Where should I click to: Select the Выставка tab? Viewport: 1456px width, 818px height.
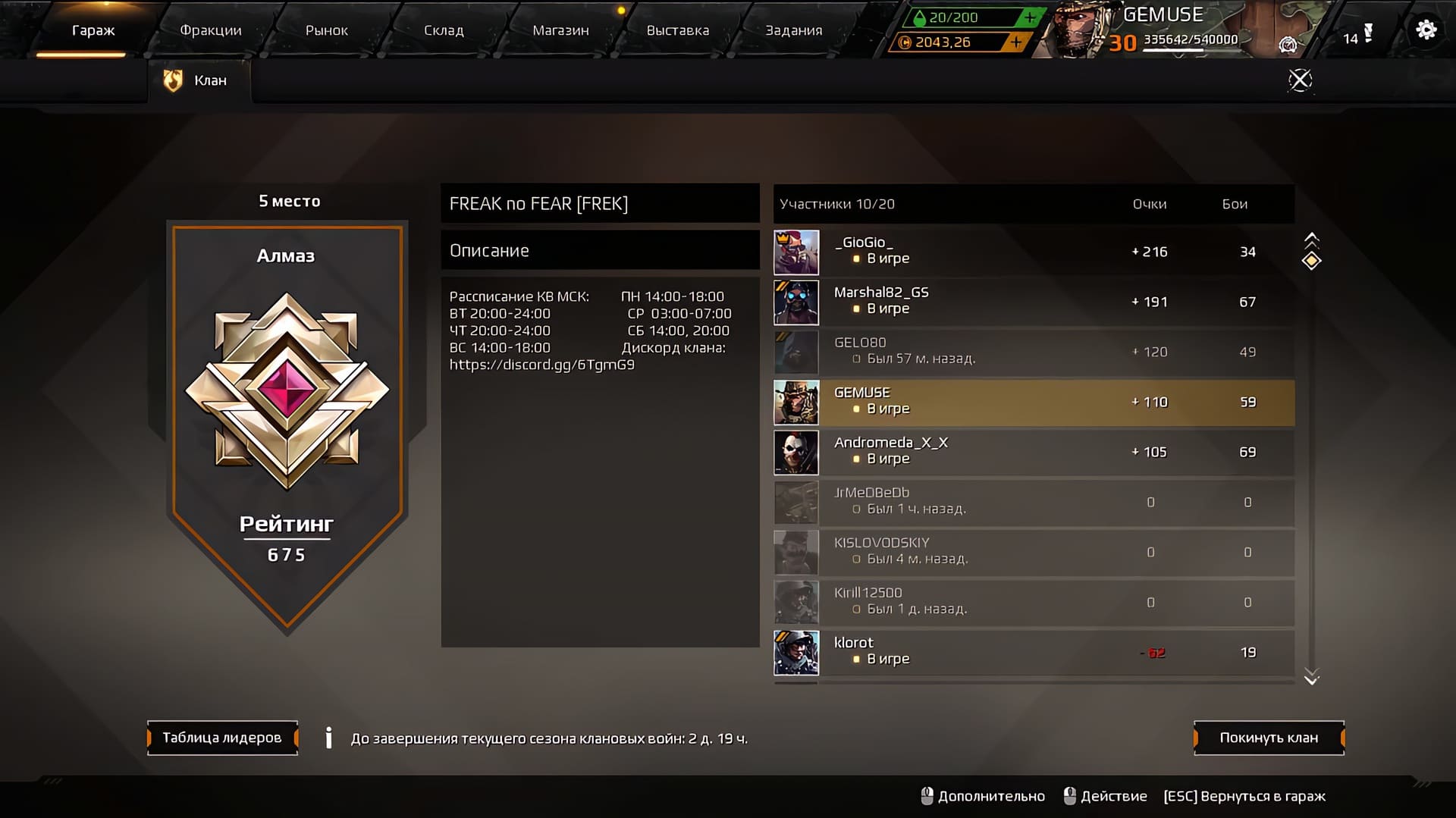click(x=677, y=30)
